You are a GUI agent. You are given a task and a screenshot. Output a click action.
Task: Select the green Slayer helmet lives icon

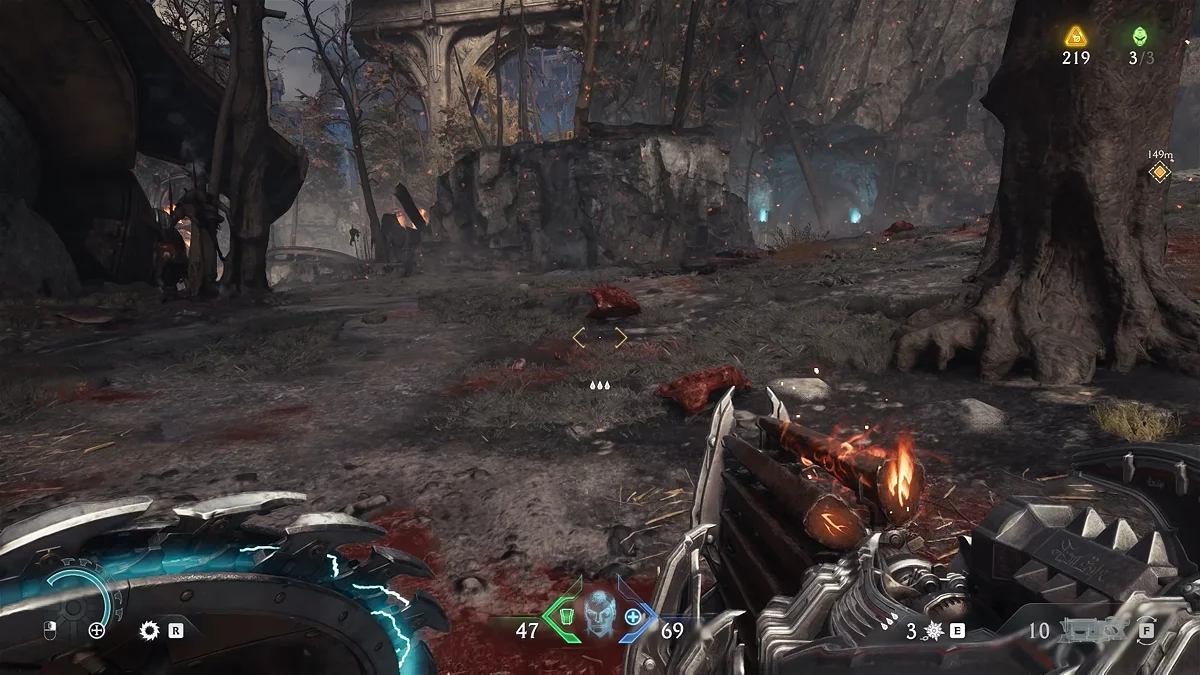pyautogui.click(x=1140, y=37)
